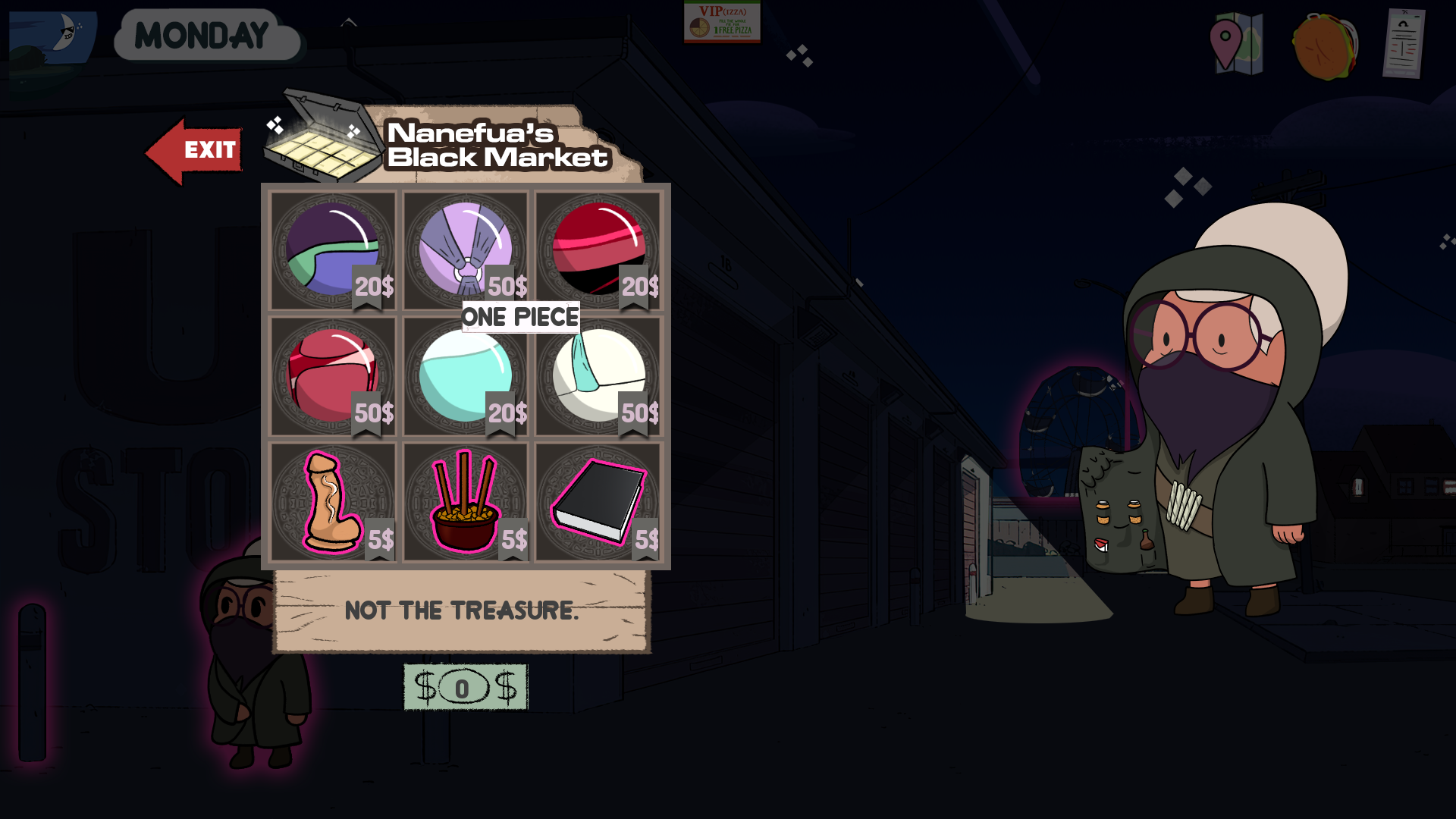Screen dimensions: 1456x819
Task: Click the moon night-time icon
Action: pyautogui.click(x=55, y=36)
